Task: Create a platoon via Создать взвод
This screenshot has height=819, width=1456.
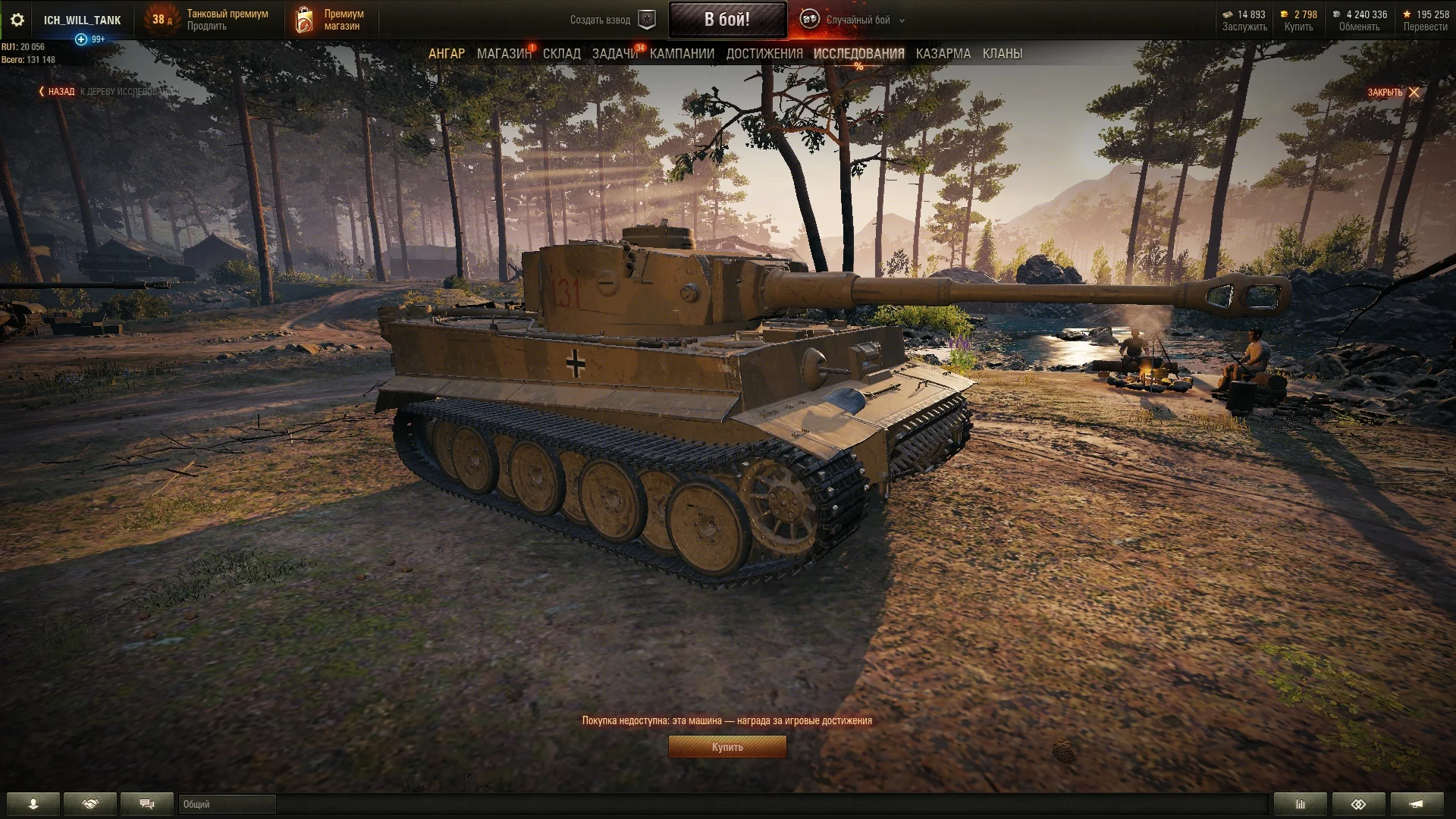Action: [x=613, y=20]
